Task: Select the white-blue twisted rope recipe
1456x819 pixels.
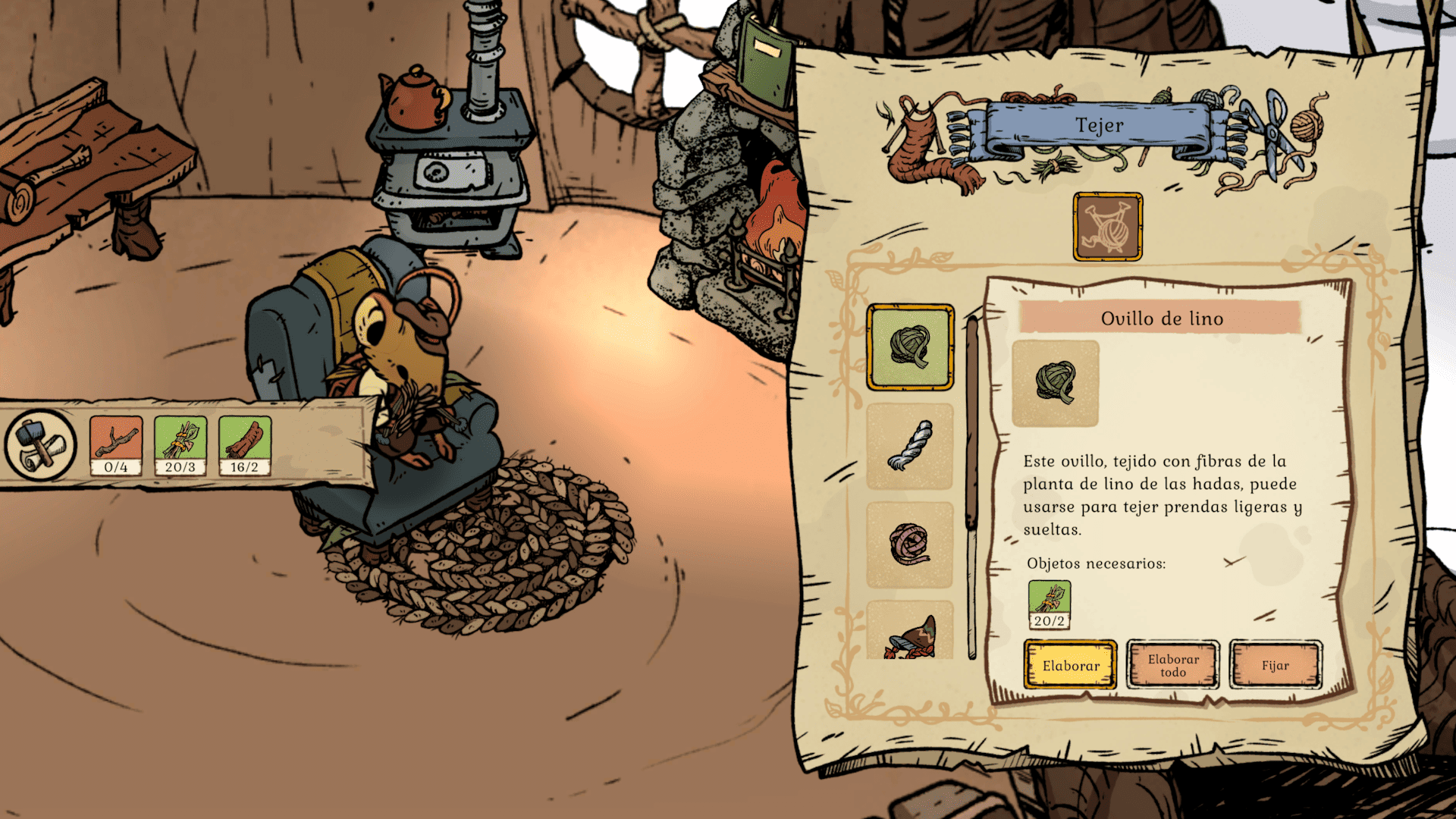Action: (910, 446)
